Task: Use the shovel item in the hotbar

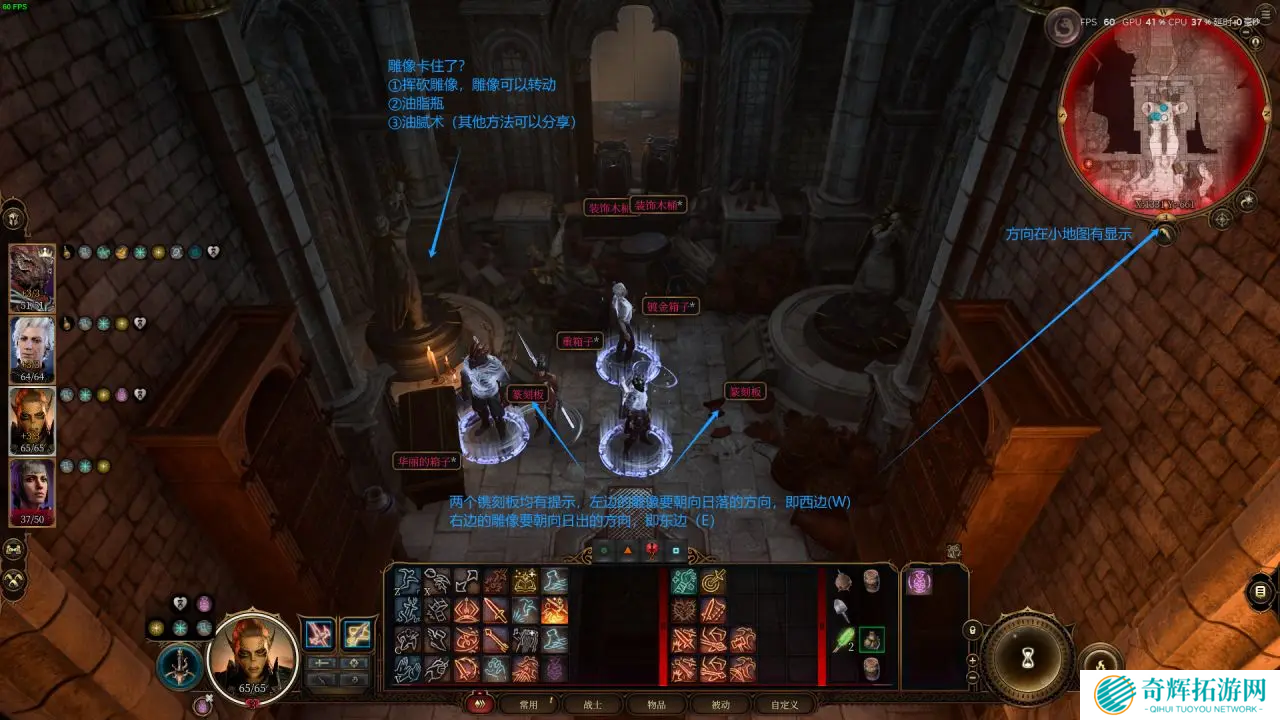Action: coord(842,609)
